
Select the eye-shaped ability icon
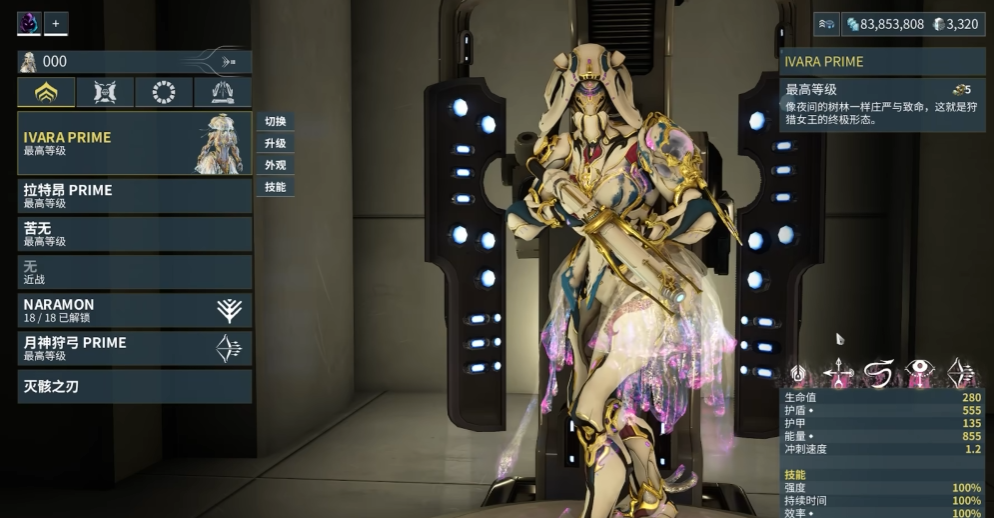919,374
